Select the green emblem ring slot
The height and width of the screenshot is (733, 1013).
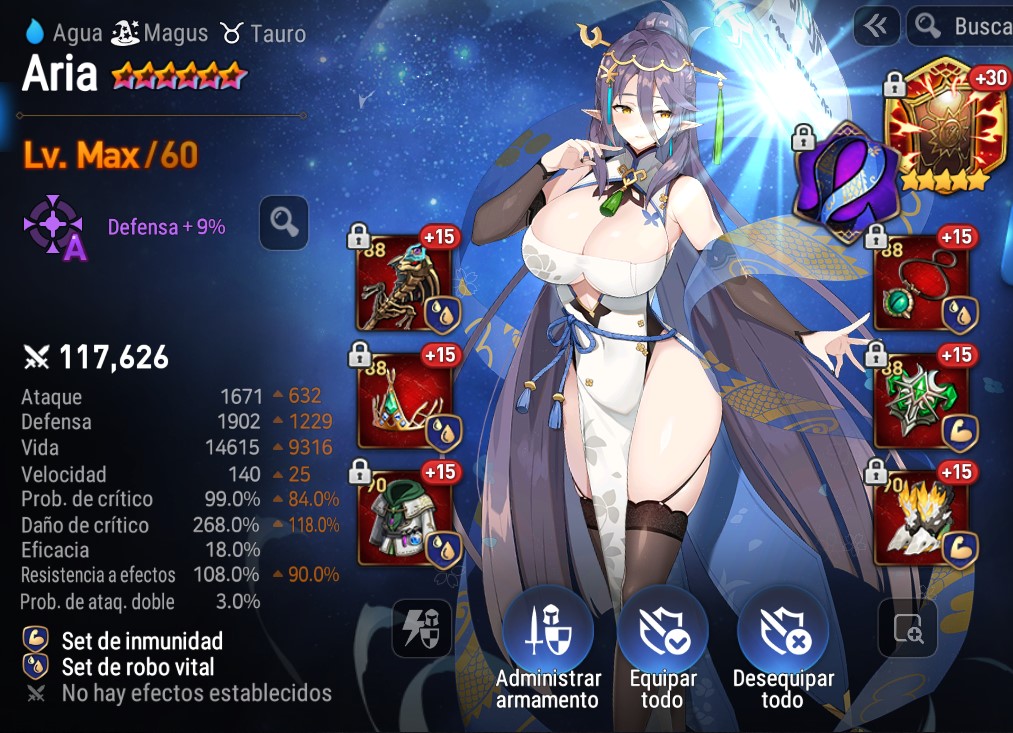point(921,401)
